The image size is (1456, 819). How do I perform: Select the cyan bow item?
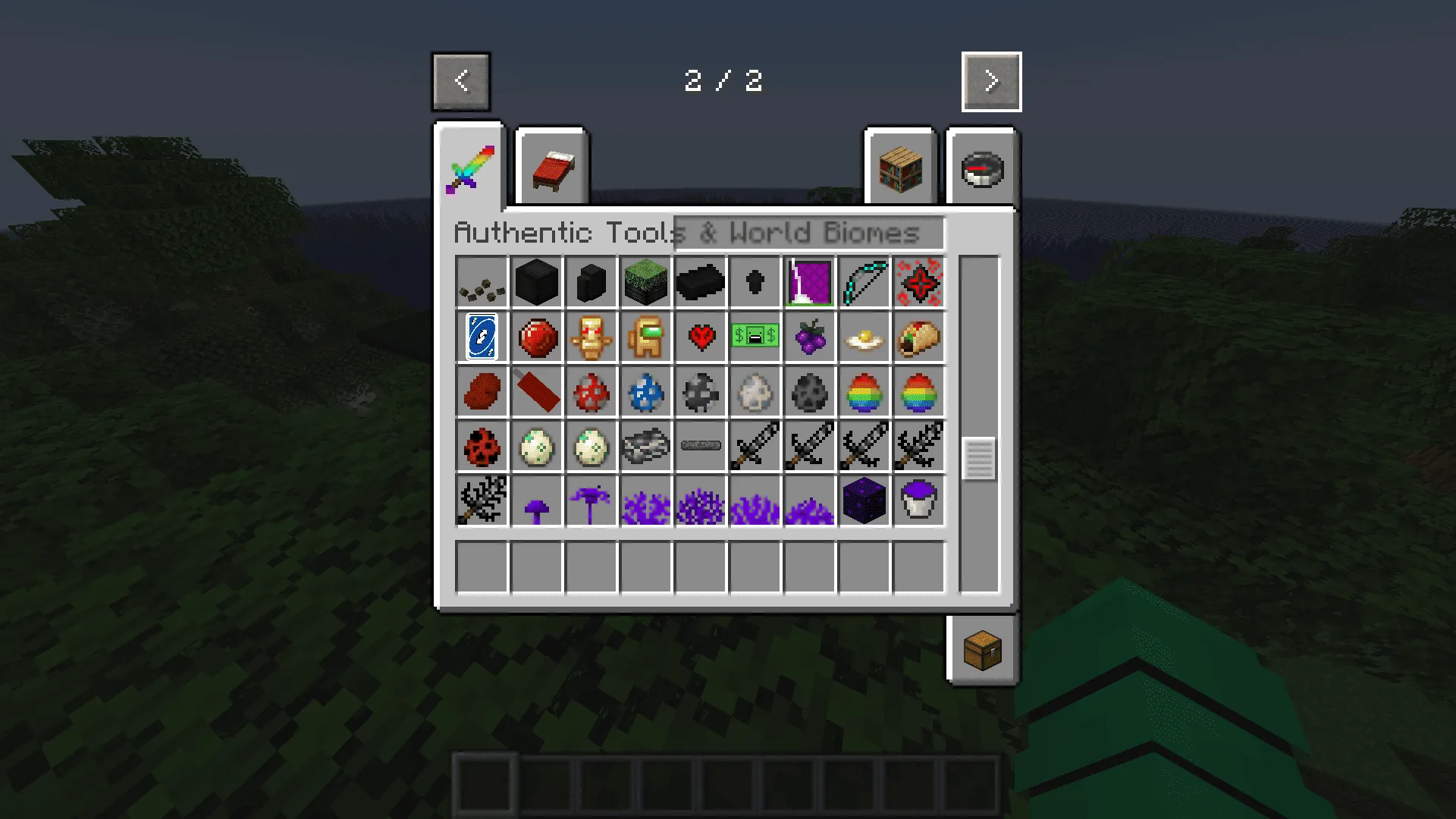(864, 284)
